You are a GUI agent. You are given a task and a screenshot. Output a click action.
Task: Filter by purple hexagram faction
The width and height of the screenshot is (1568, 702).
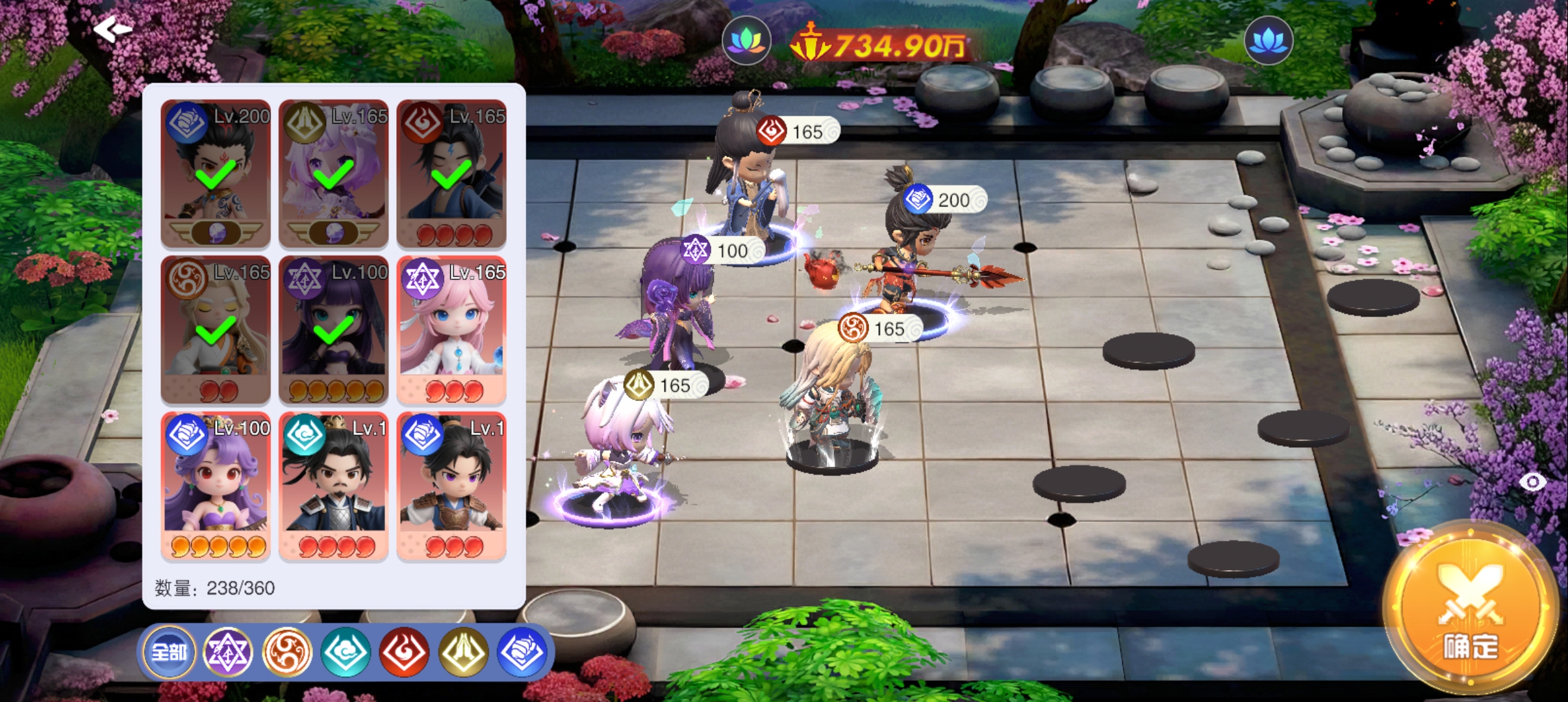click(227, 651)
